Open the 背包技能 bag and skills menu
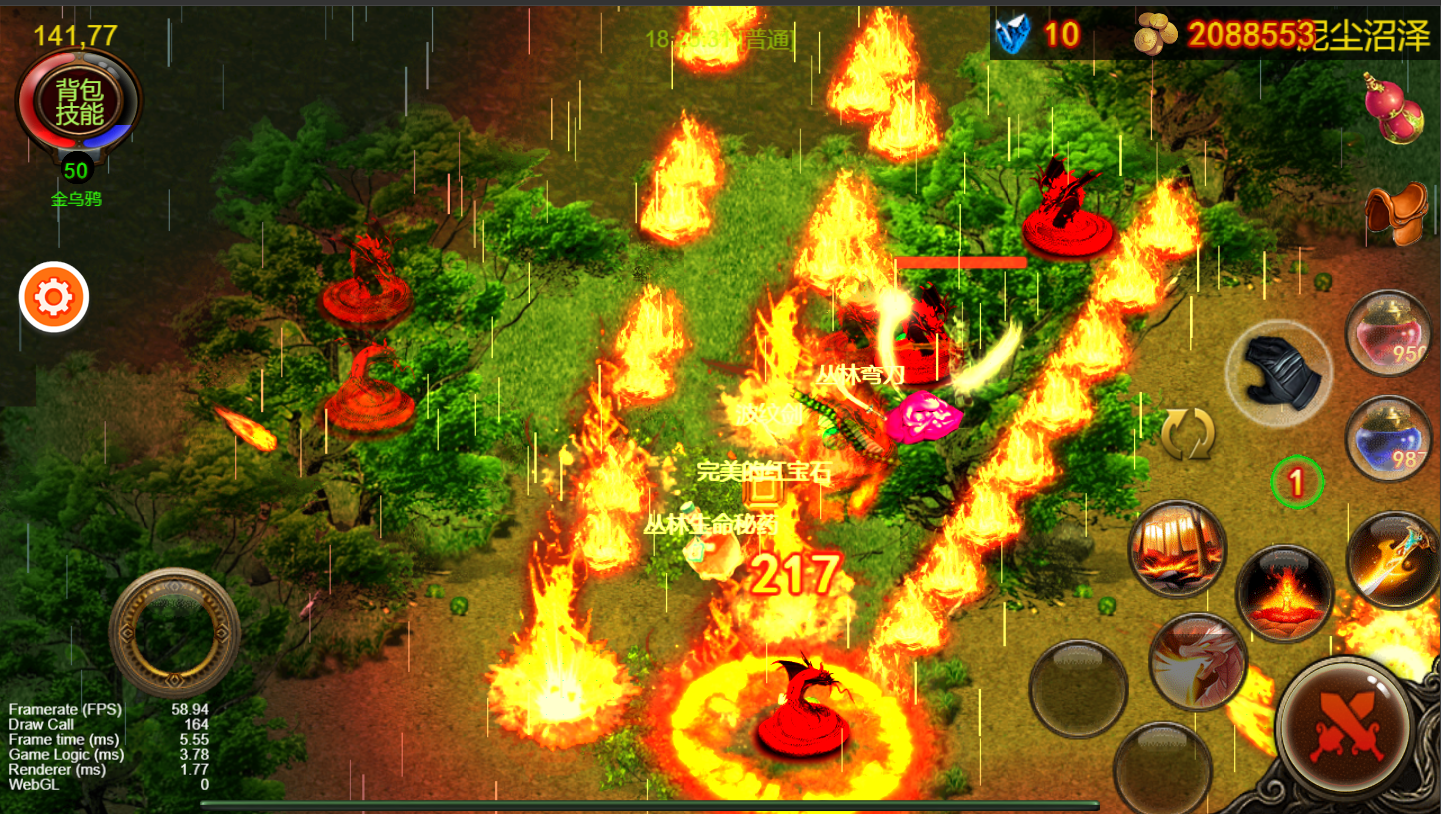Viewport: 1441px width, 814px height. pyautogui.click(x=79, y=100)
